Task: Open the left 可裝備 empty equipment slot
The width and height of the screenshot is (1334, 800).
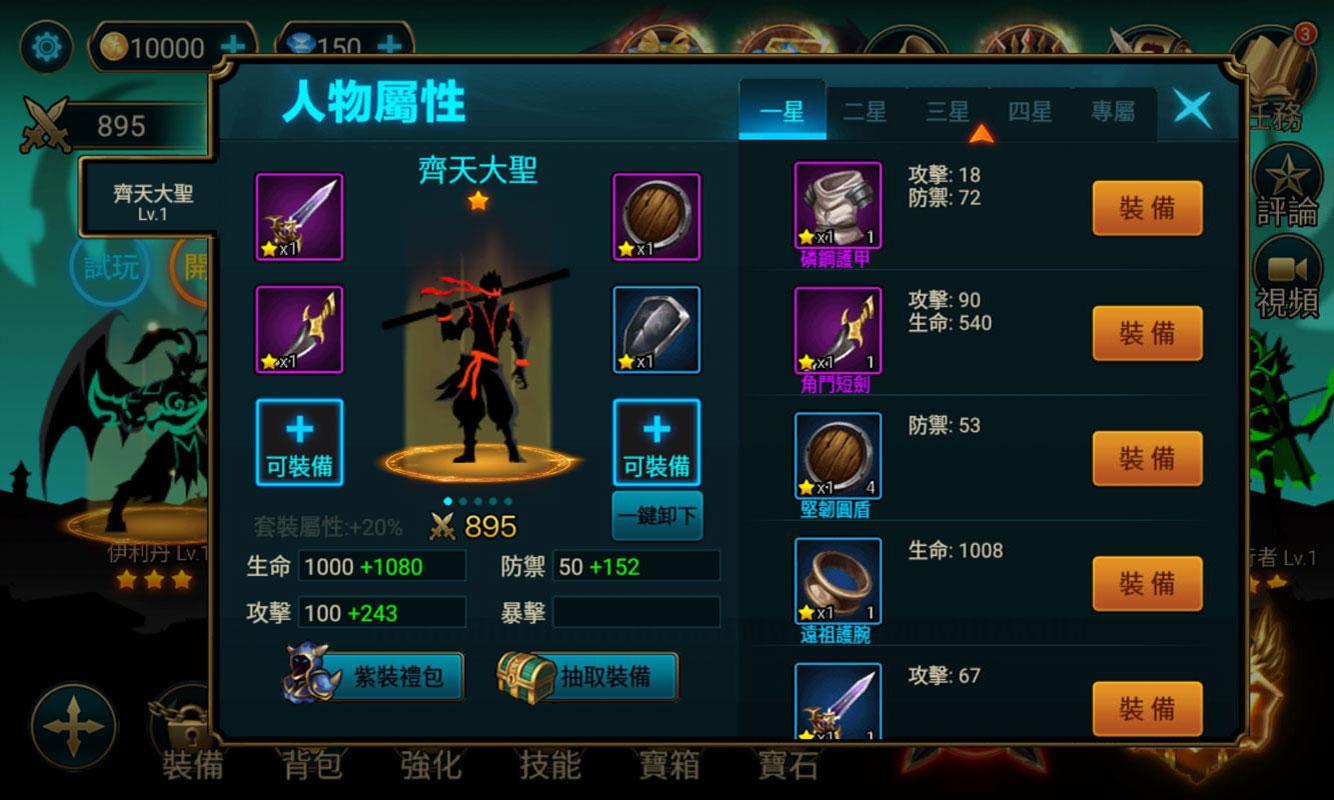Action: (x=297, y=441)
